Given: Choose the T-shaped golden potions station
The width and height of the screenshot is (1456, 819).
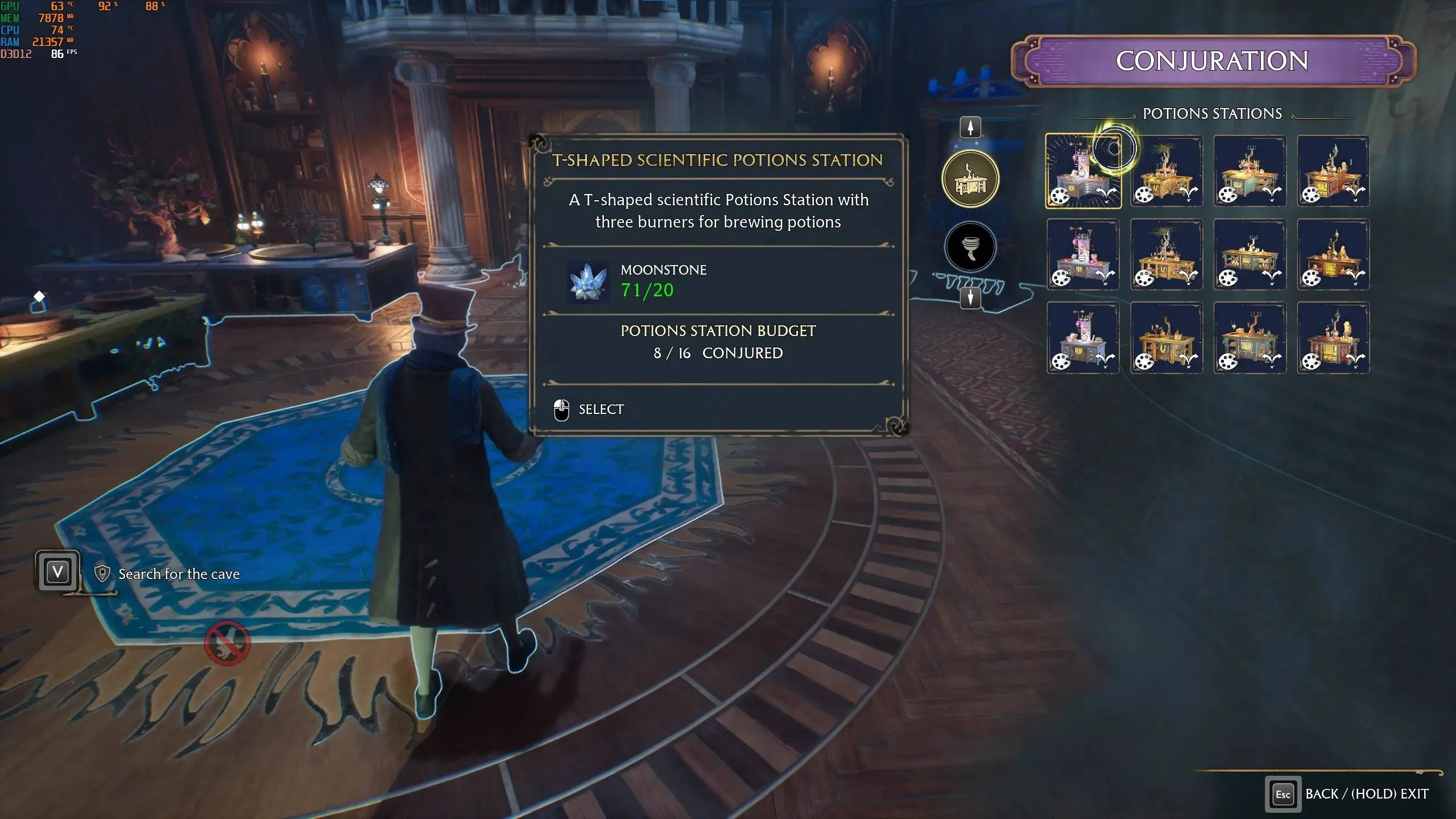Looking at the screenshot, I should coord(1167,171).
